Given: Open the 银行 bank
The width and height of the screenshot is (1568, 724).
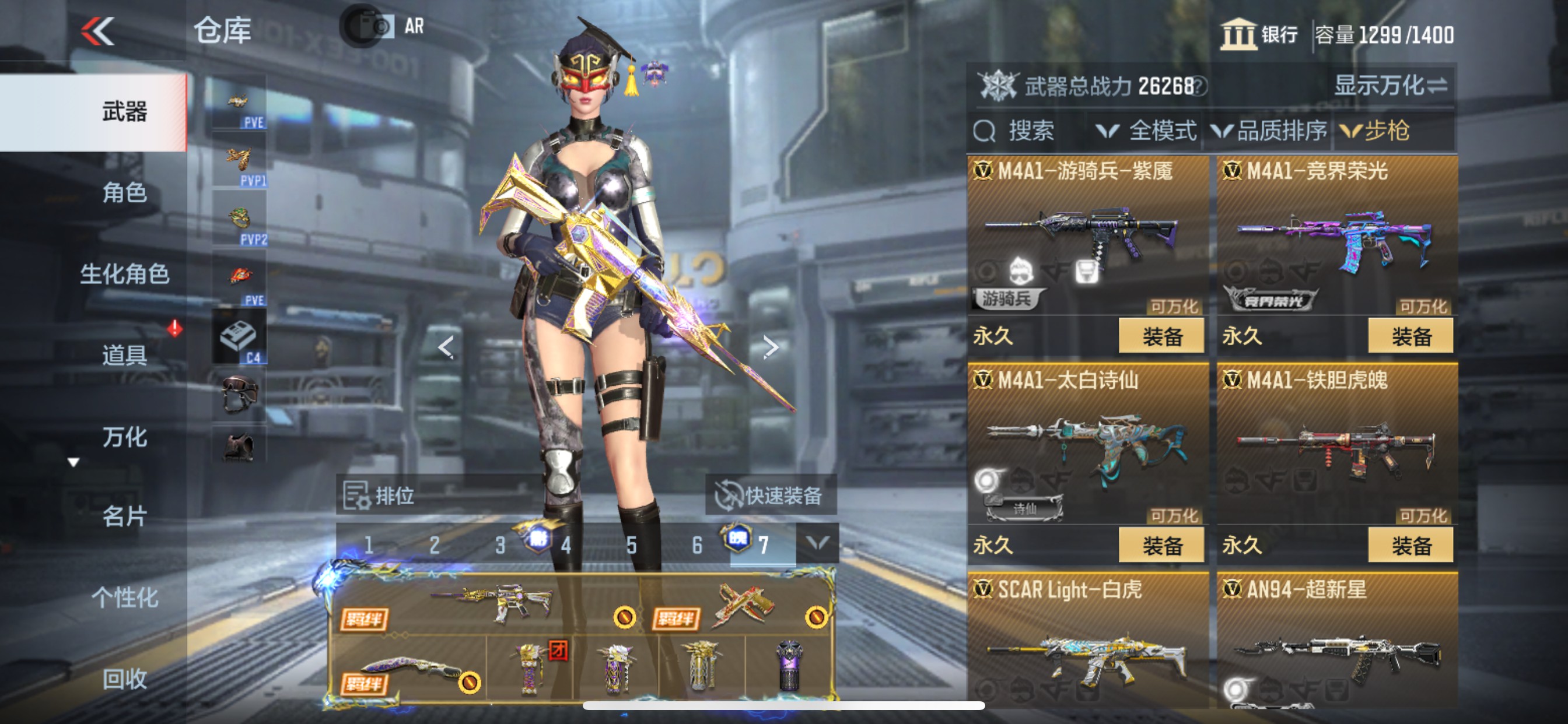Looking at the screenshot, I should [1259, 34].
